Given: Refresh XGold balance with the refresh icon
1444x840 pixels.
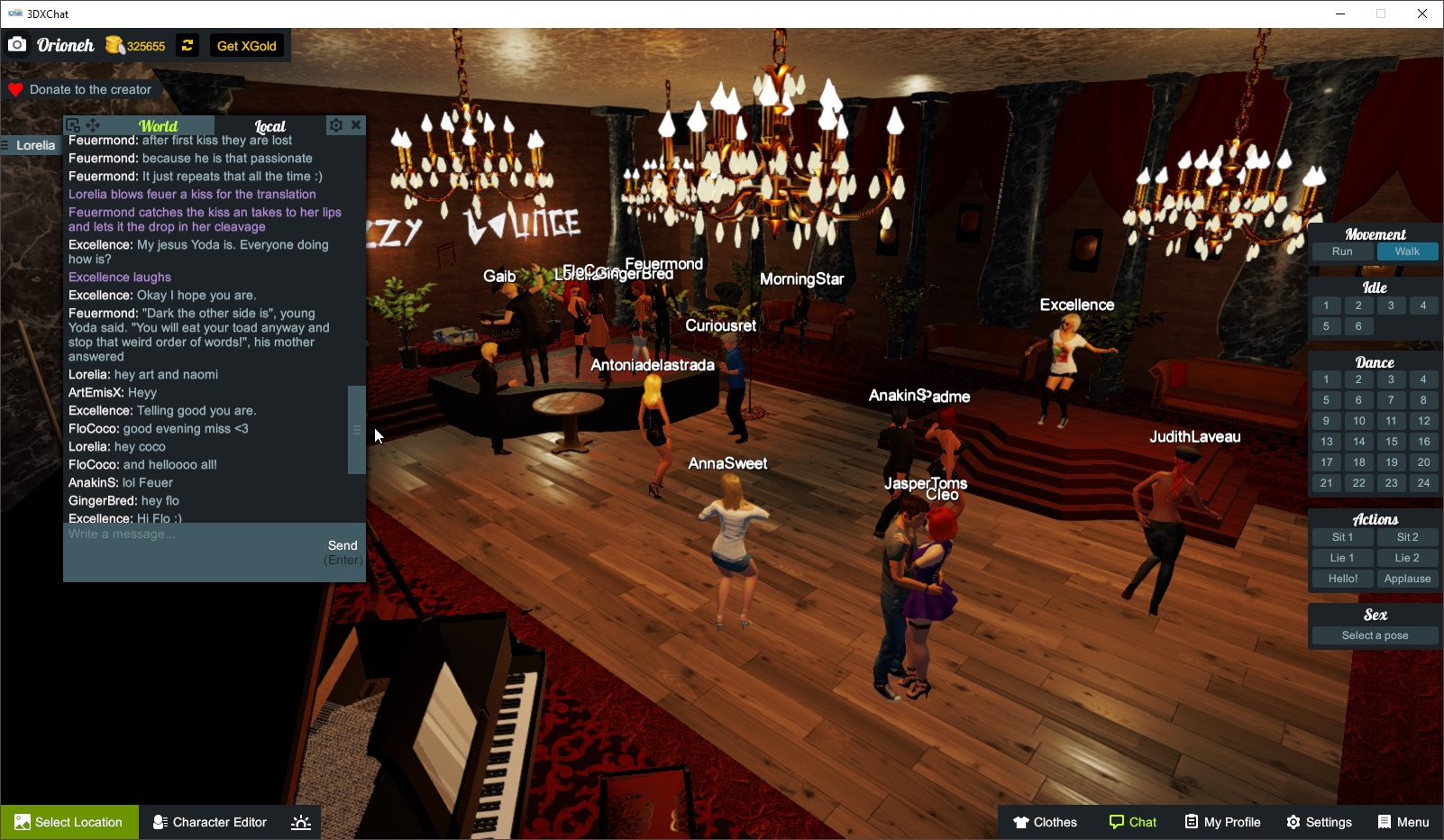Looking at the screenshot, I should 187,45.
